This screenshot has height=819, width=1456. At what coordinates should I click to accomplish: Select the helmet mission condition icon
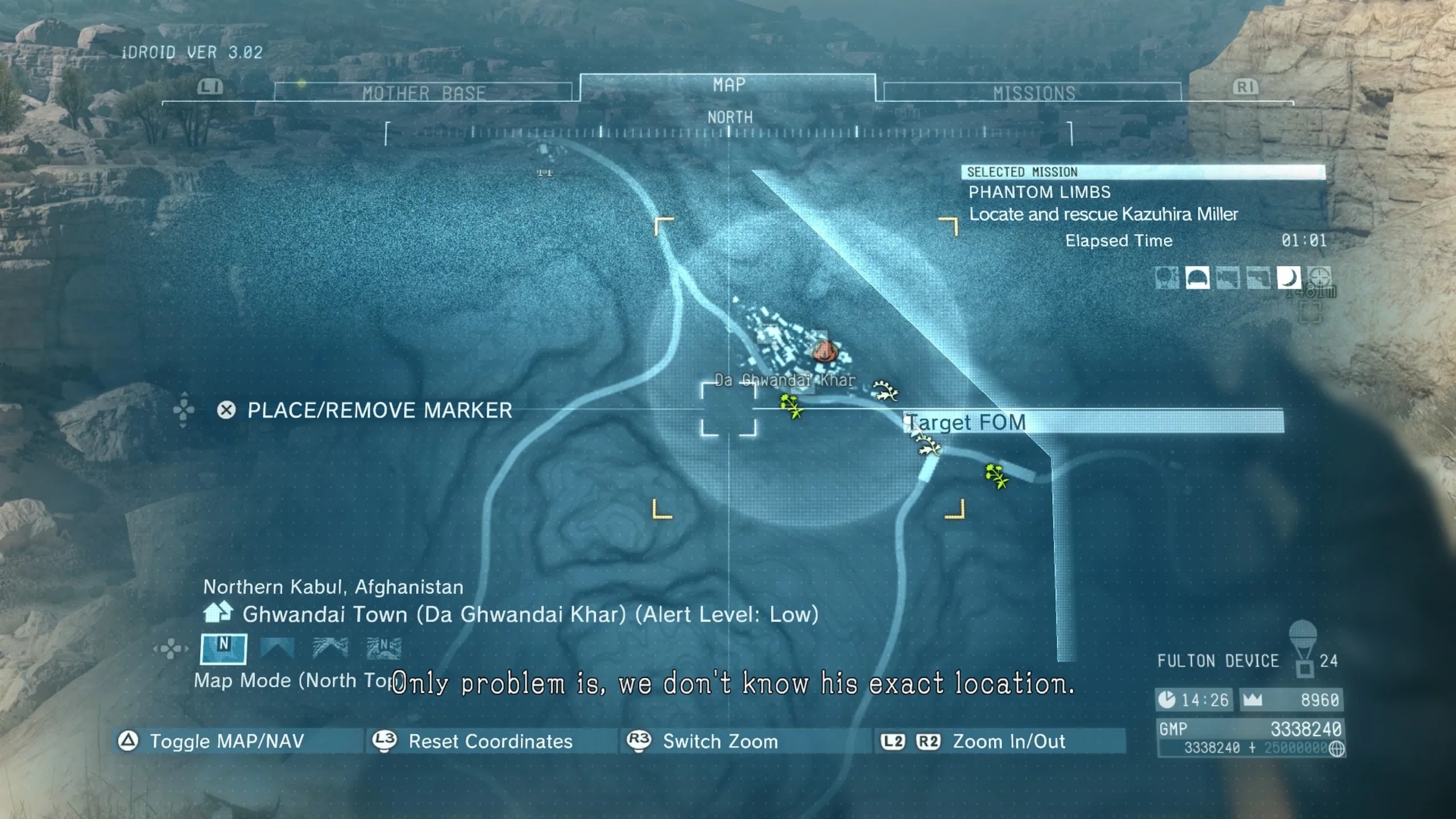tap(1197, 278)
